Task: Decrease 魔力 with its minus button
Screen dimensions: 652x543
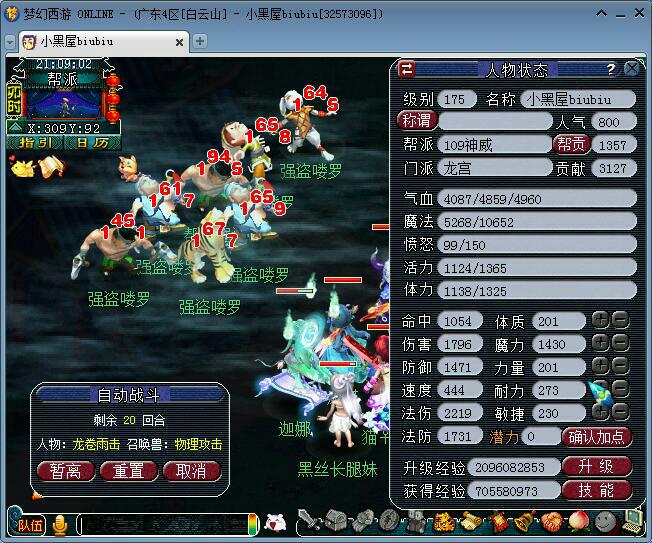Action: [620, 344]
